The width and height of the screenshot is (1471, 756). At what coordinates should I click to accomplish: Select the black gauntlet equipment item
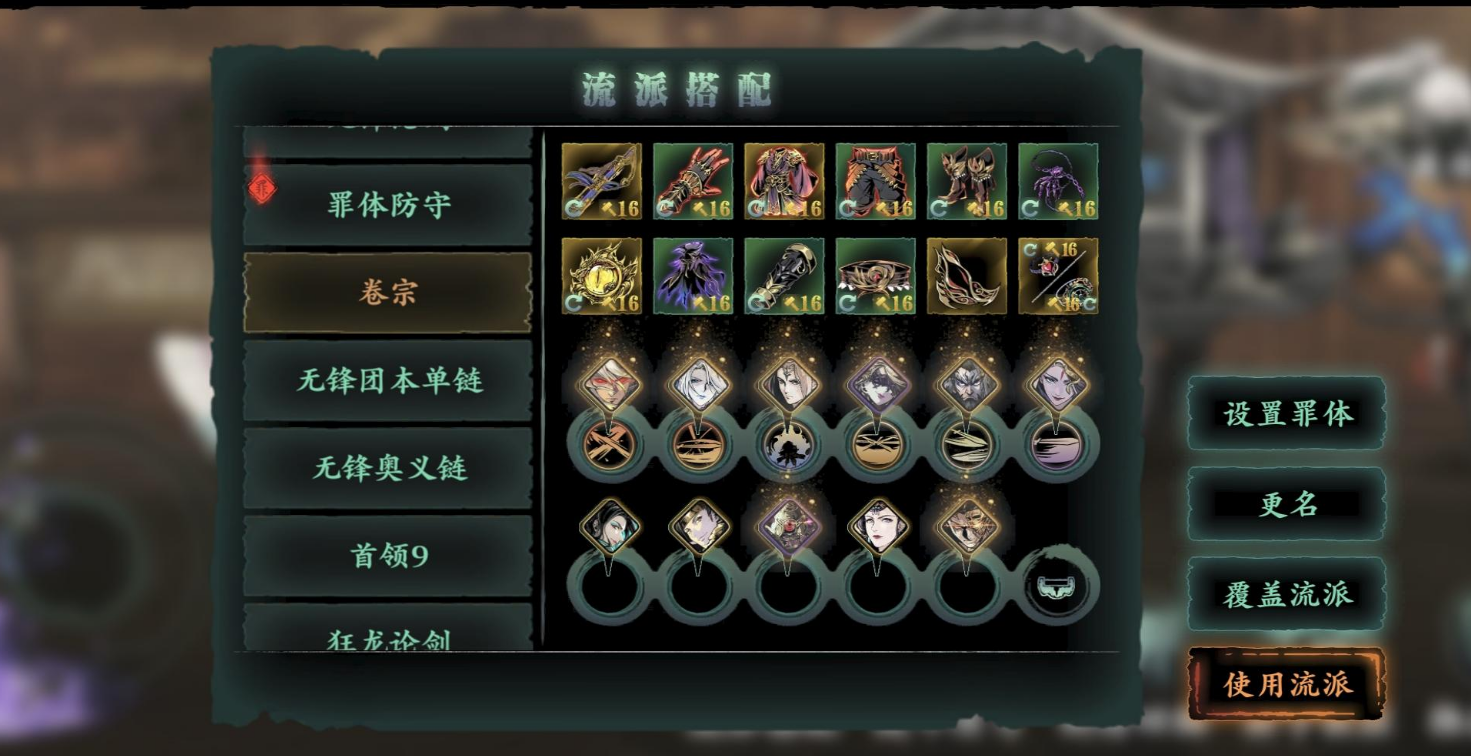point(784,275)
